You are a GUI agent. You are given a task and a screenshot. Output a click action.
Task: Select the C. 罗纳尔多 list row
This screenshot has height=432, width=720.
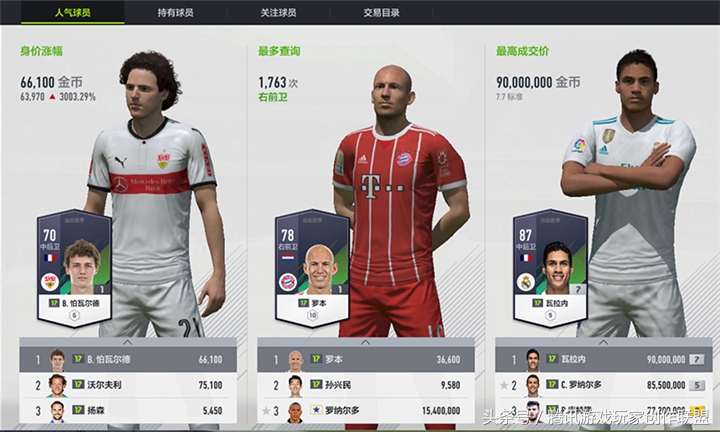(x=603, y=384)
